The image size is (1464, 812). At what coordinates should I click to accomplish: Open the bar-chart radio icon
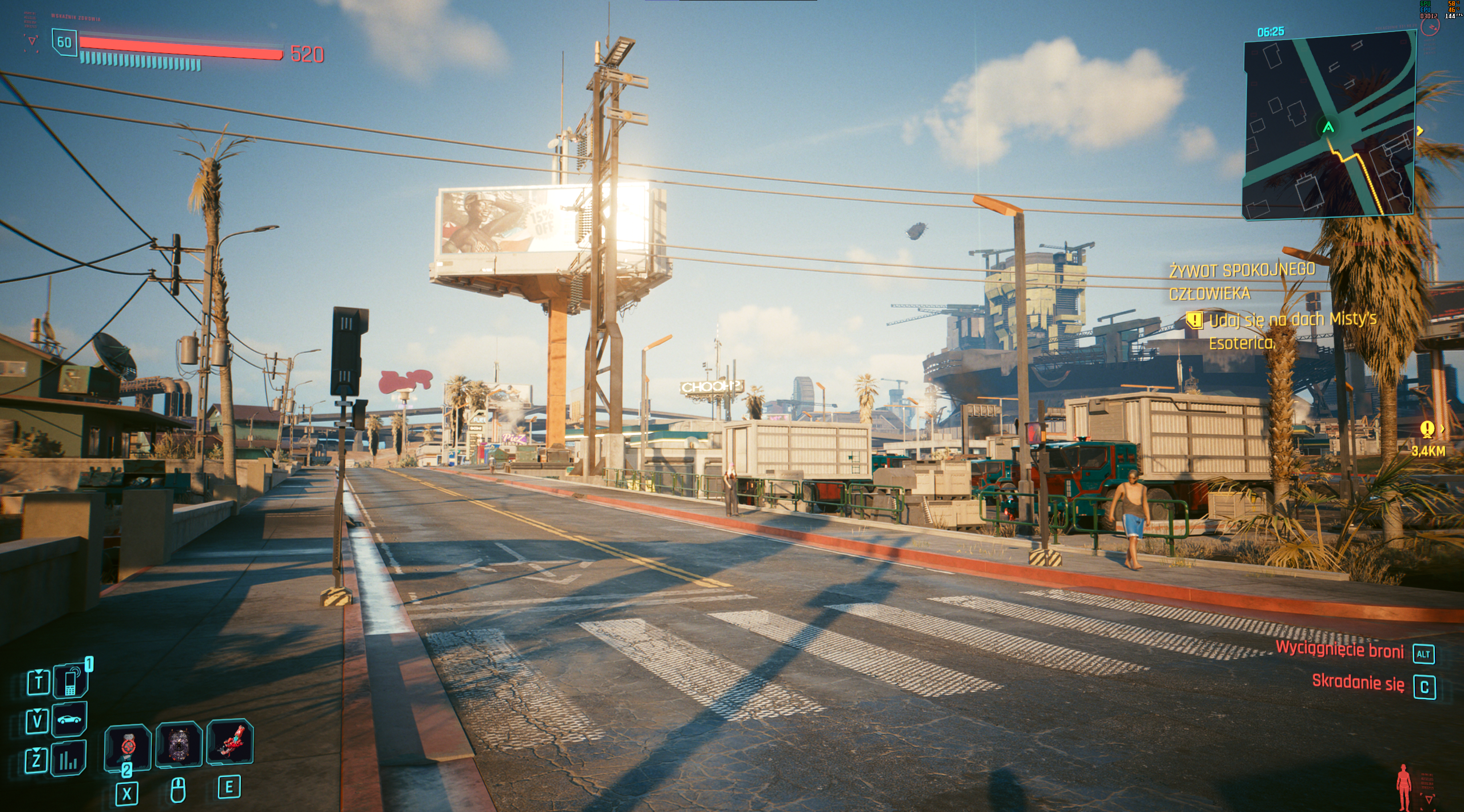[x=69, y=759]
